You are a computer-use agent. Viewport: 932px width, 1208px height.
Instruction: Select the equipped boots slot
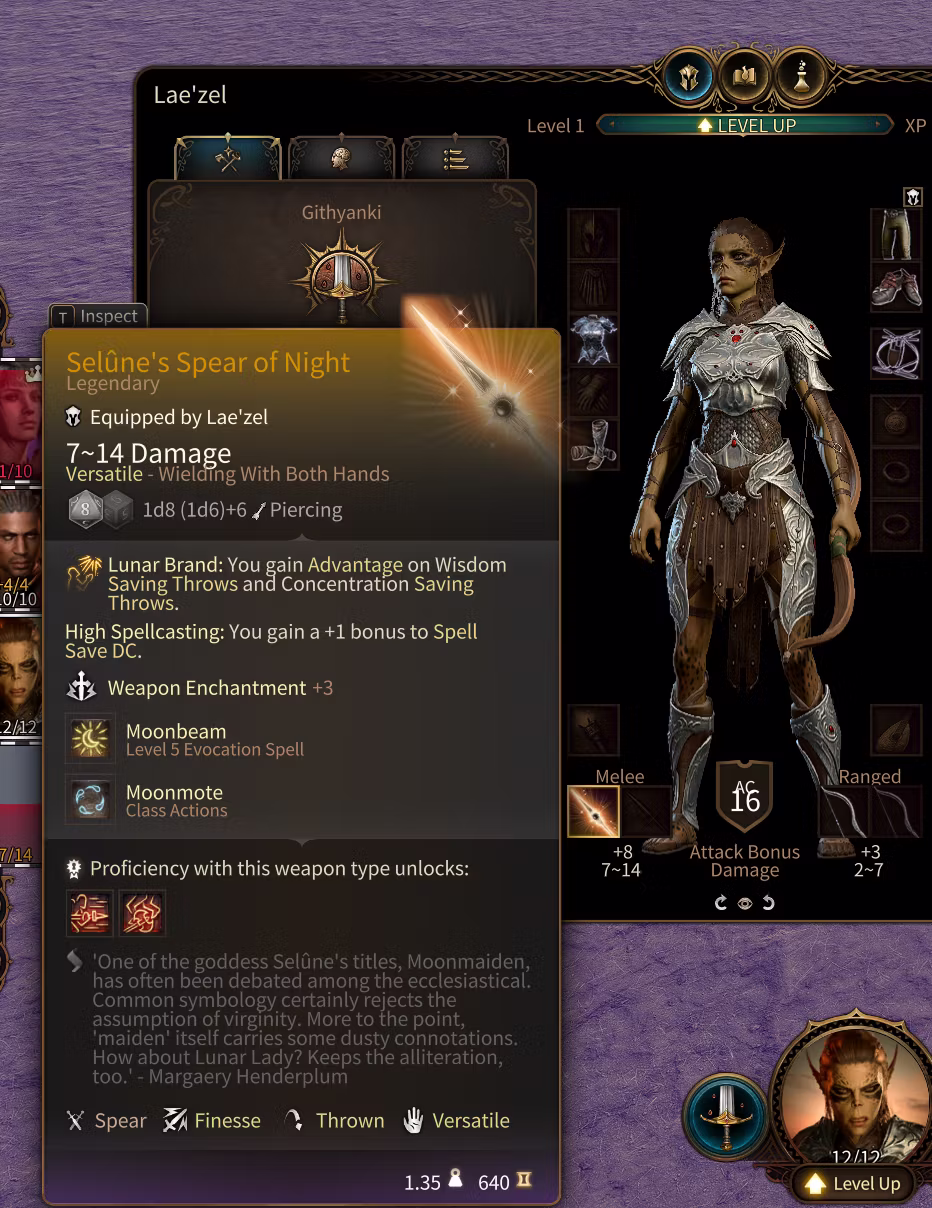[x=594, y=445]
